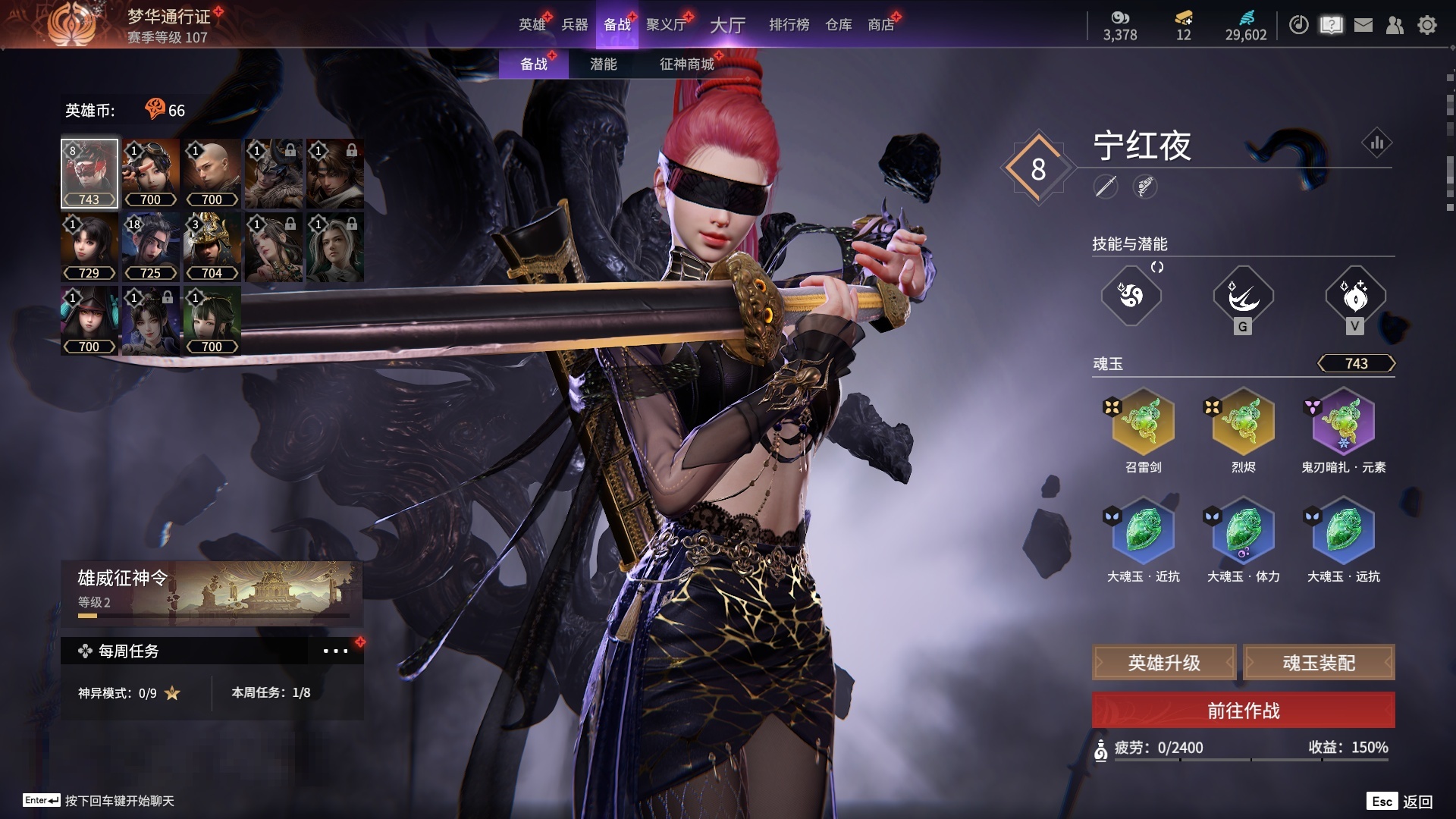Open the 魂玉装配 soul jade setup
Screen dimensions: 1456x819
1319,663
